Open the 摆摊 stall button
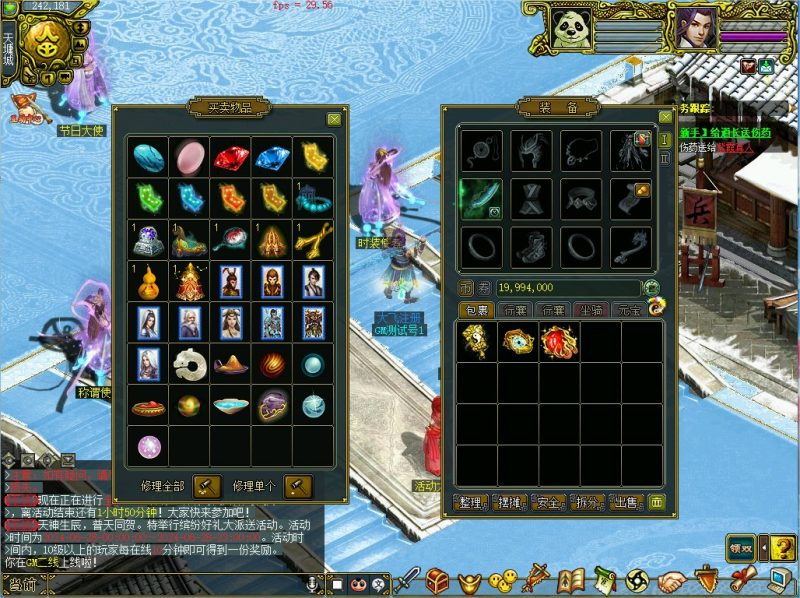The image size is (800, 598). [x=510, y=502]
